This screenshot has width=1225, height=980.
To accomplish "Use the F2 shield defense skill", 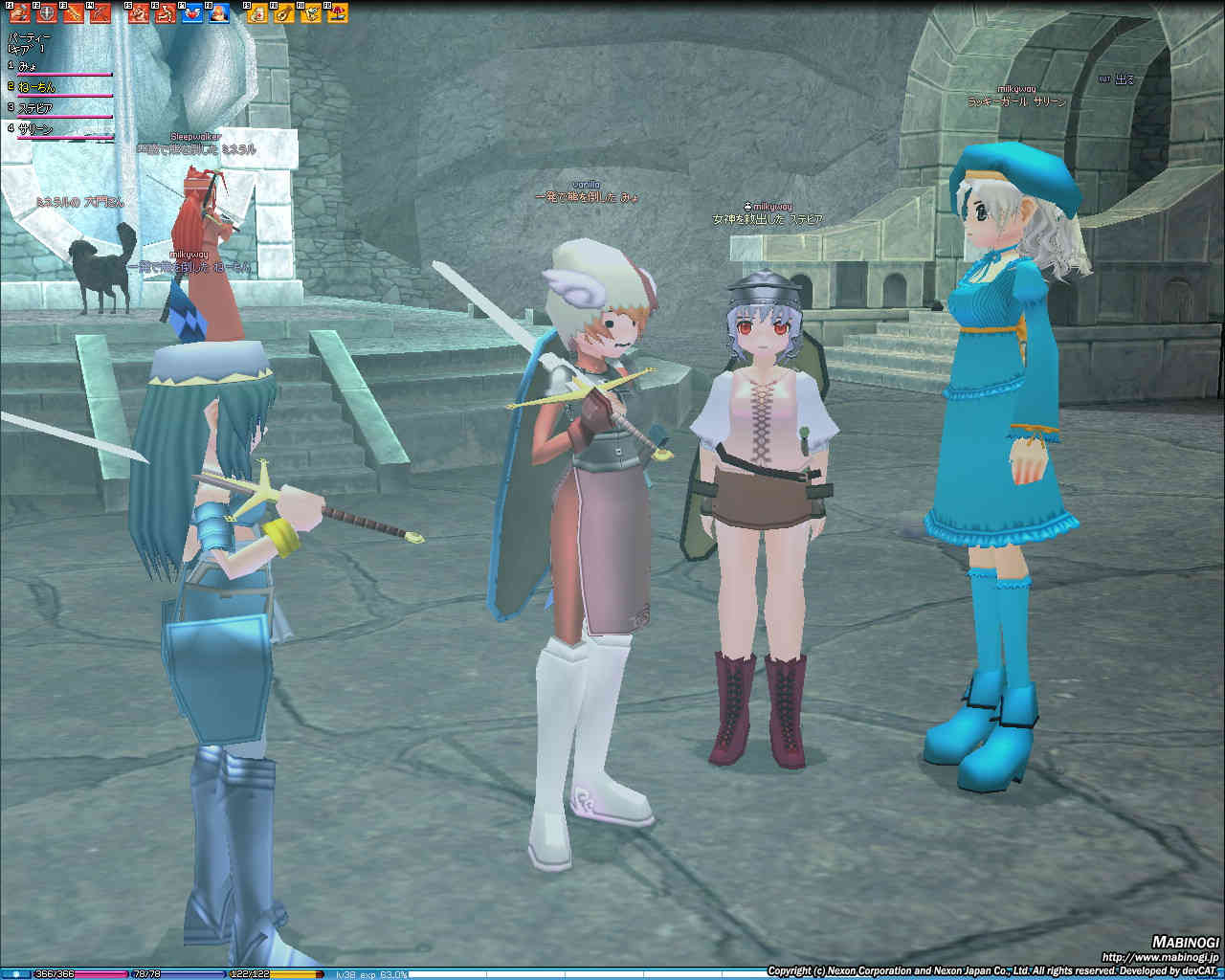I will 47,13.
